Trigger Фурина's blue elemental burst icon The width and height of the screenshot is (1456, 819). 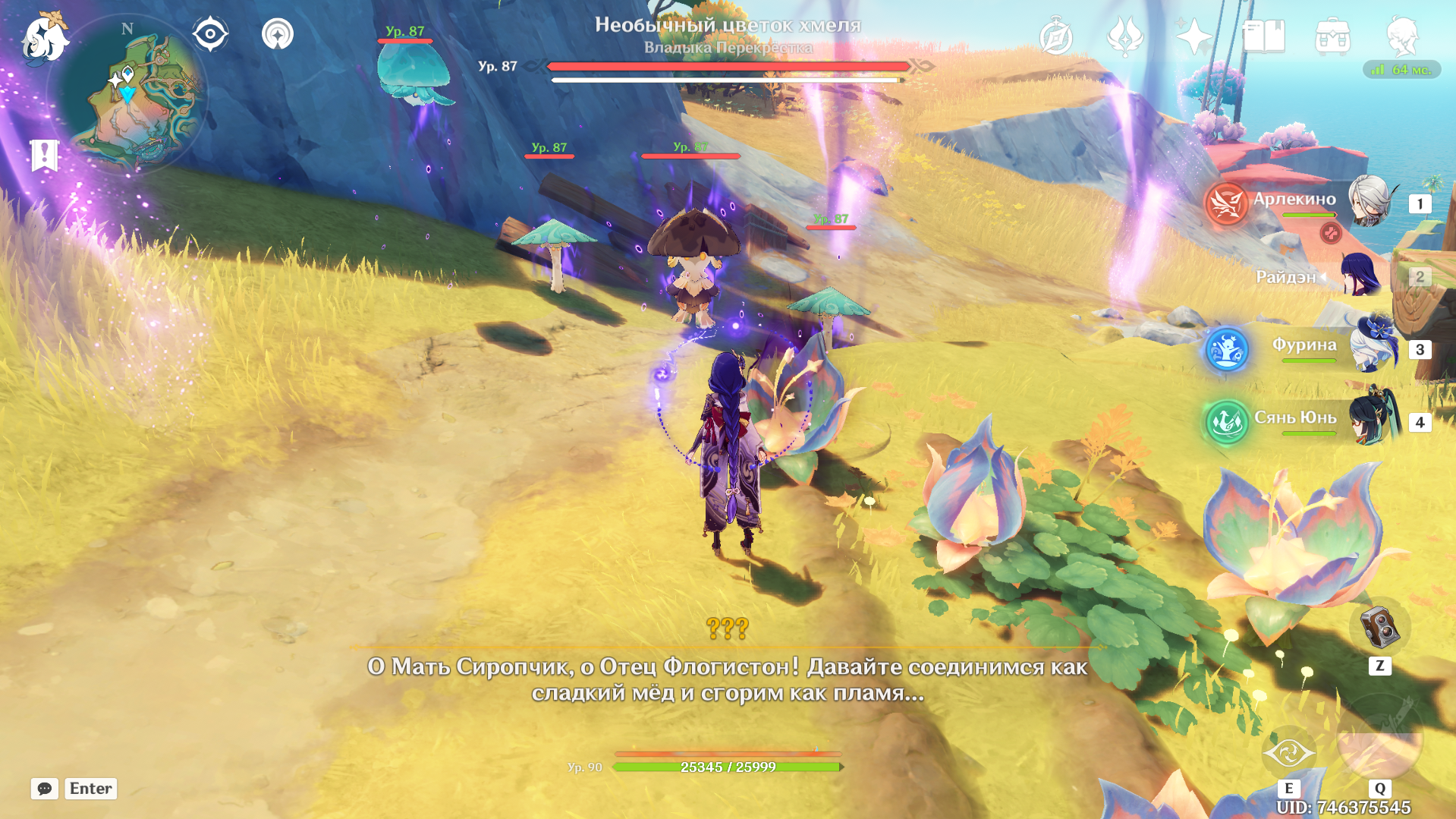coord(1226,347)
